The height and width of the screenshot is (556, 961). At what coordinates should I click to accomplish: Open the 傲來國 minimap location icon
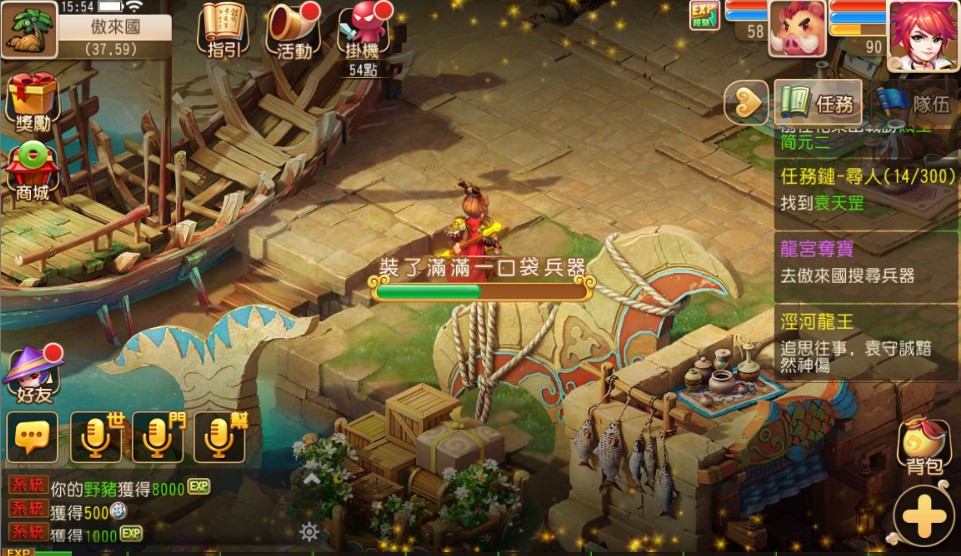tap(29, 29)
